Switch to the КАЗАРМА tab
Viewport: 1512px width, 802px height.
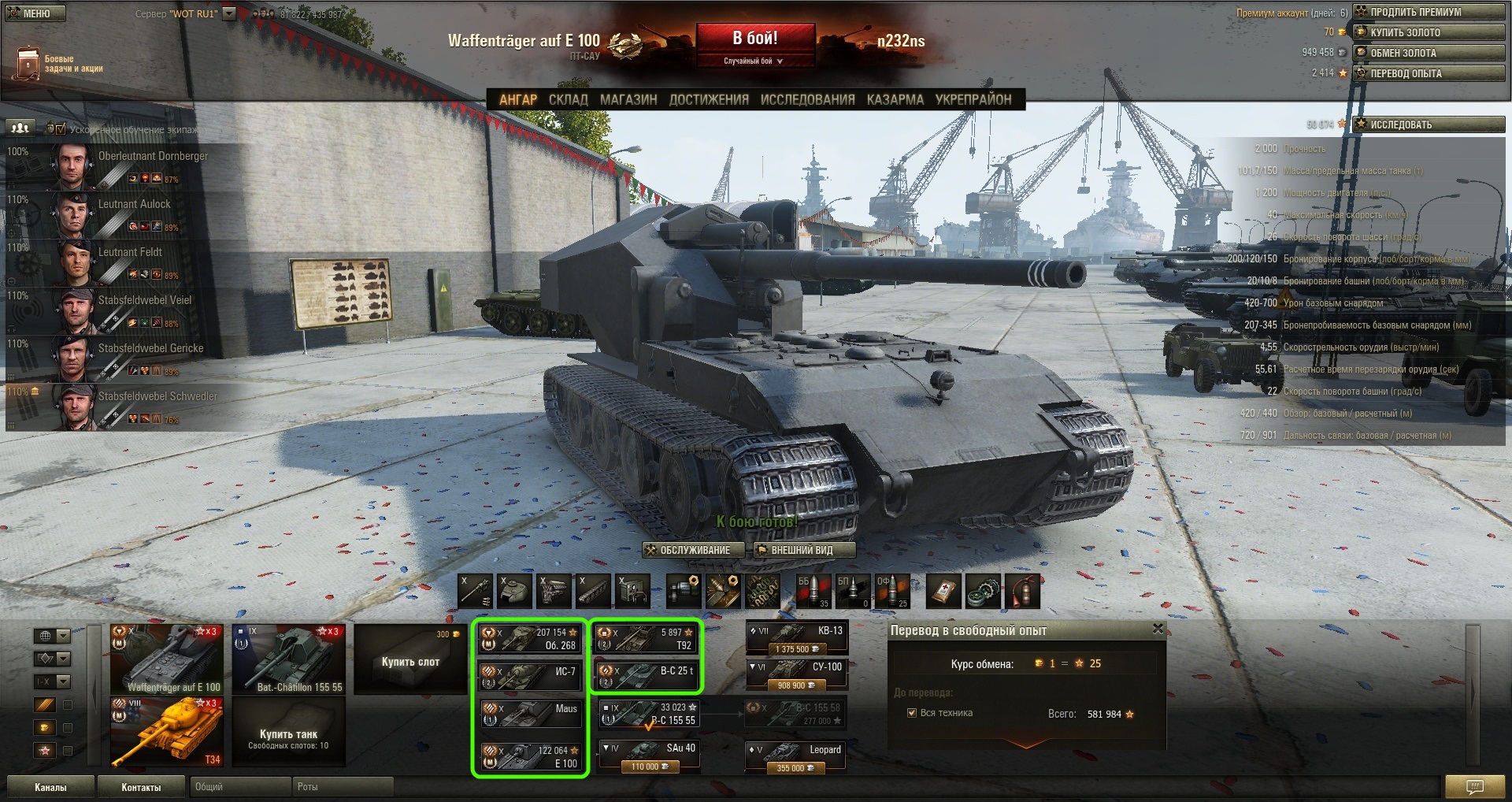tap(895, 99)
